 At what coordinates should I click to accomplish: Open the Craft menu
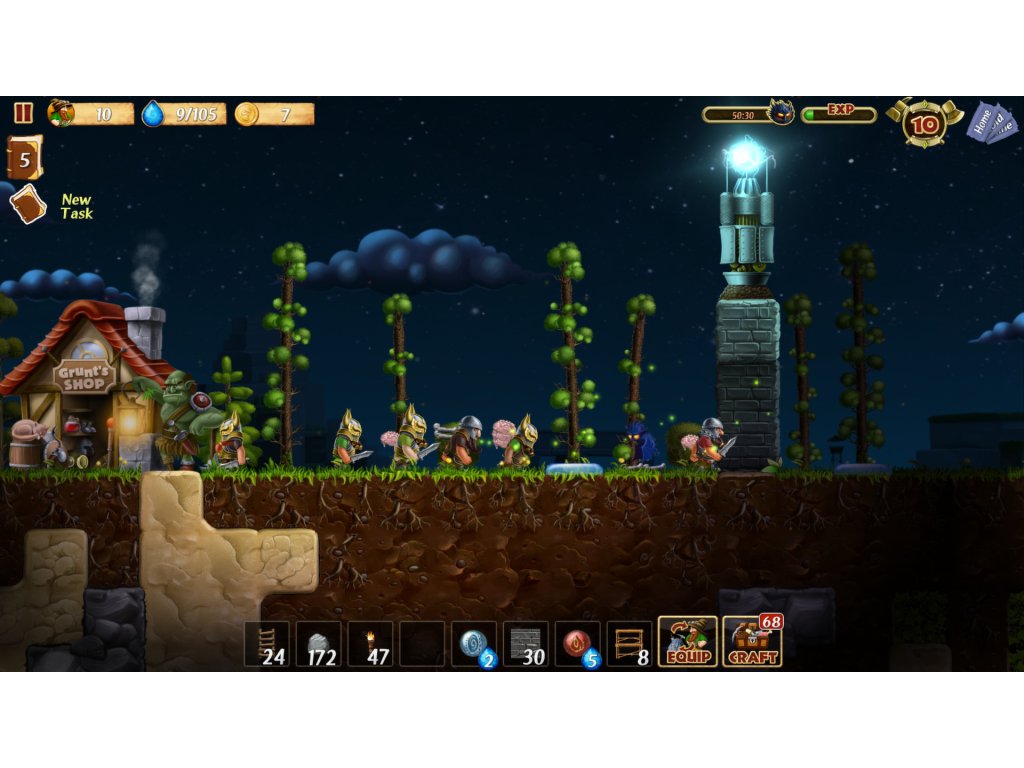pyautogui.click(x=751, y=642)
